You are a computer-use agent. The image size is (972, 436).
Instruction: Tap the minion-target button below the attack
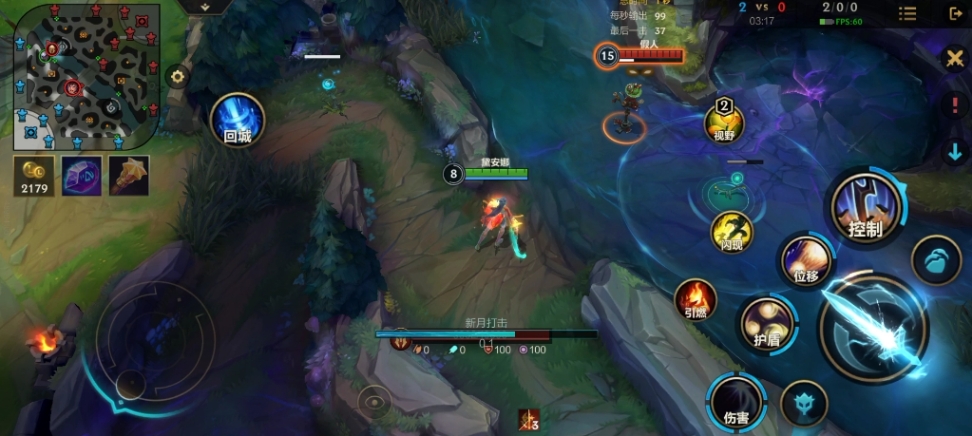click(x=803, y=402)
